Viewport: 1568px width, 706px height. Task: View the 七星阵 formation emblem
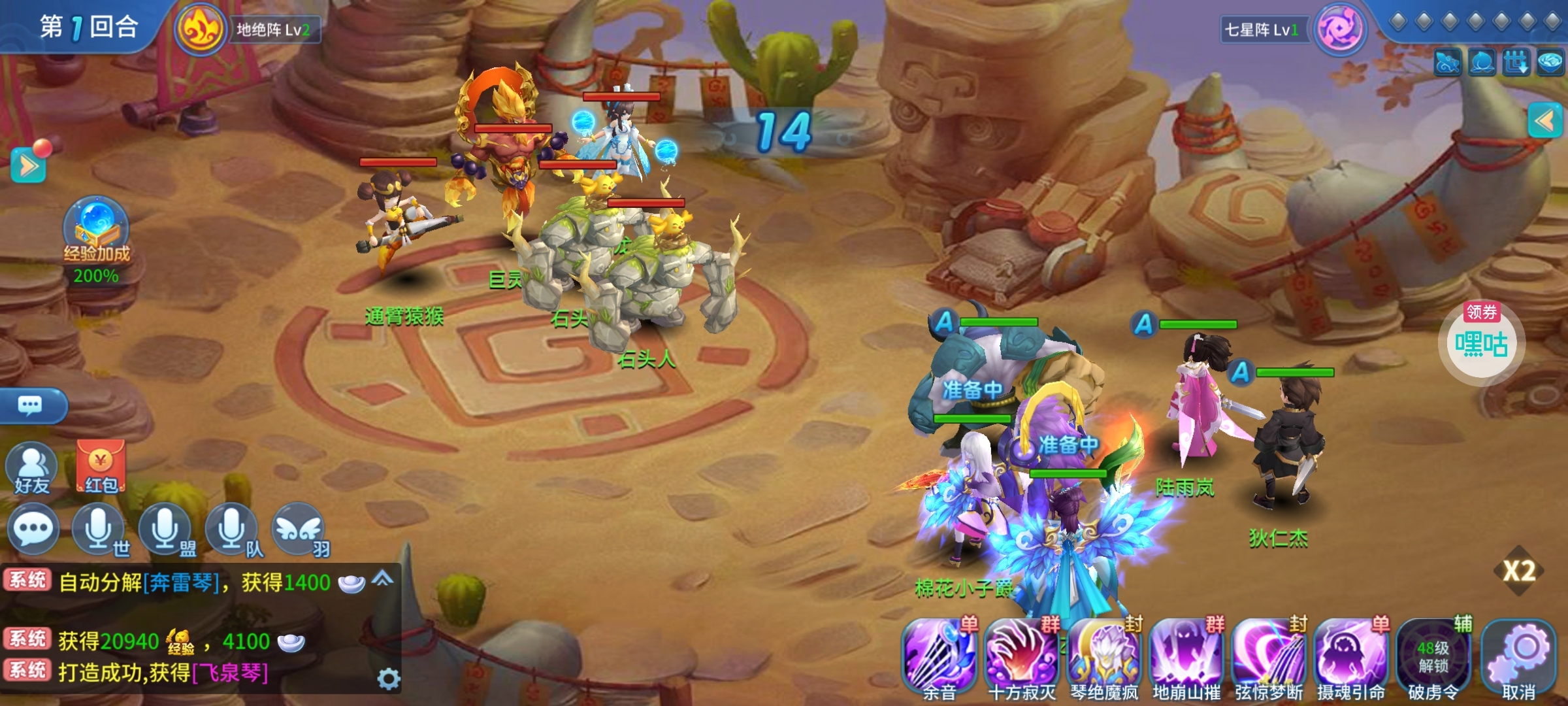[1339, 29]
